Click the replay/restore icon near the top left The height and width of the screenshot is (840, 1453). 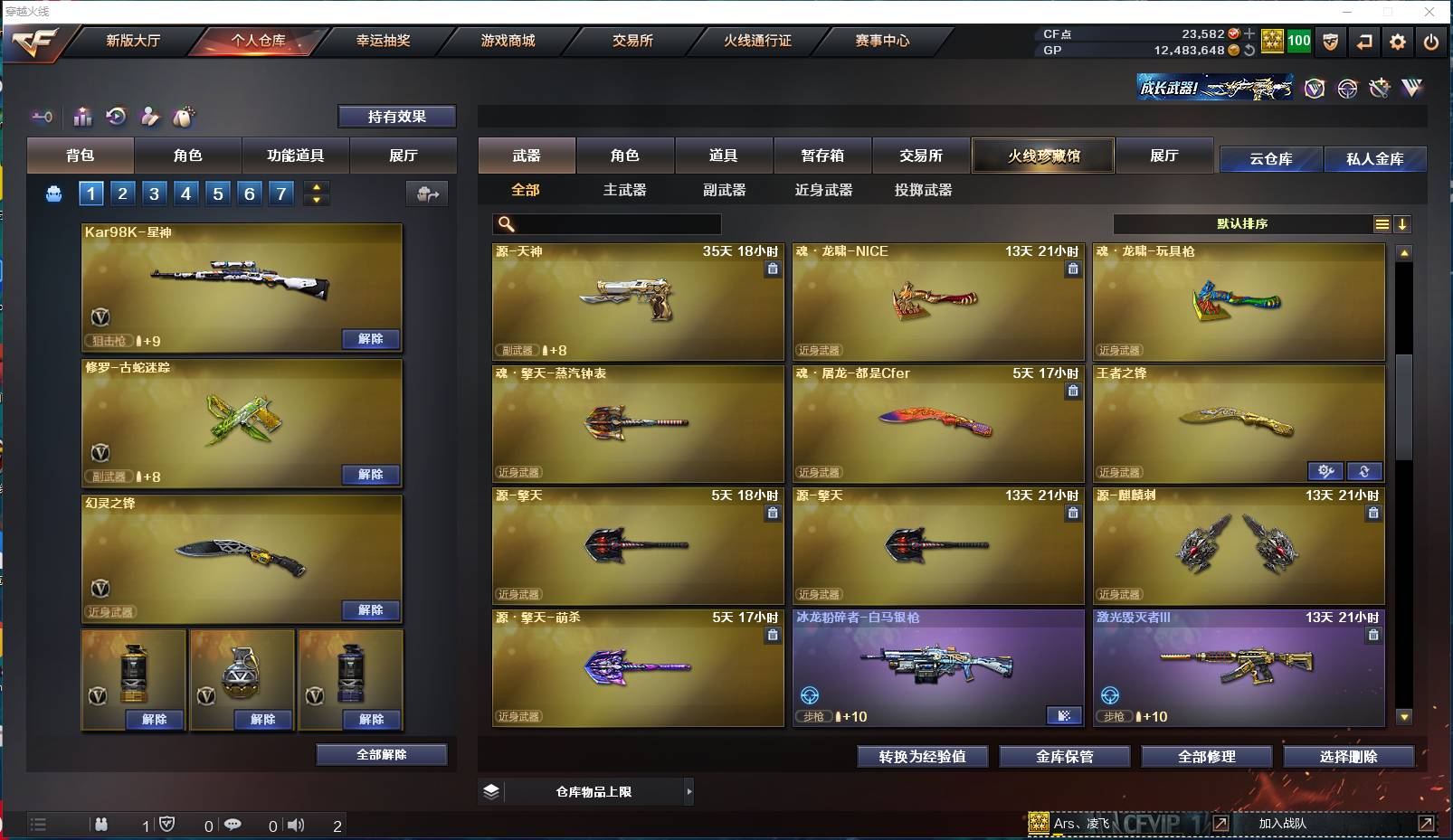click(115, 117)
